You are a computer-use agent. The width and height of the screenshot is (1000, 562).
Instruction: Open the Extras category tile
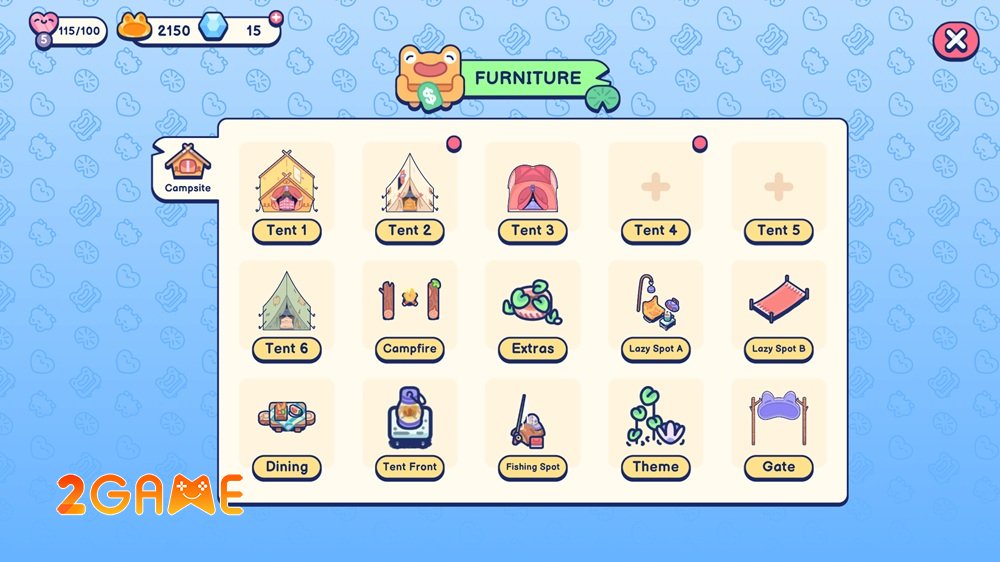click(x=533, y=309)
